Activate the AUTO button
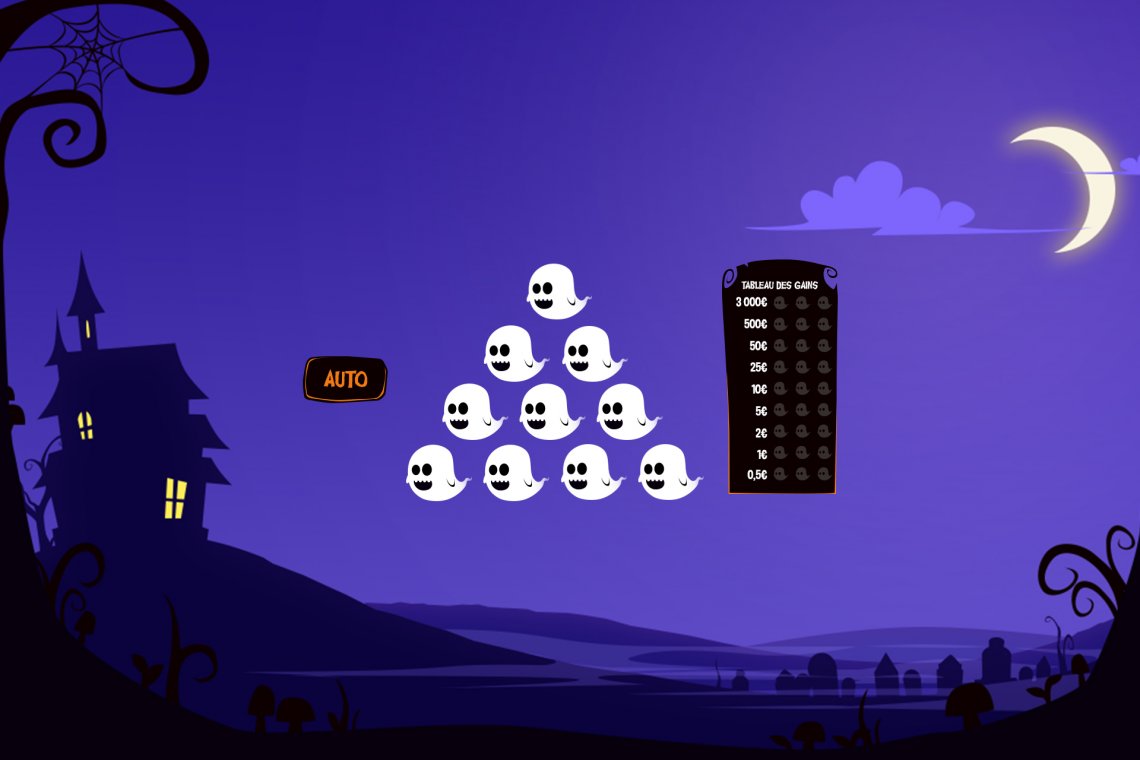 pos(345,380)
